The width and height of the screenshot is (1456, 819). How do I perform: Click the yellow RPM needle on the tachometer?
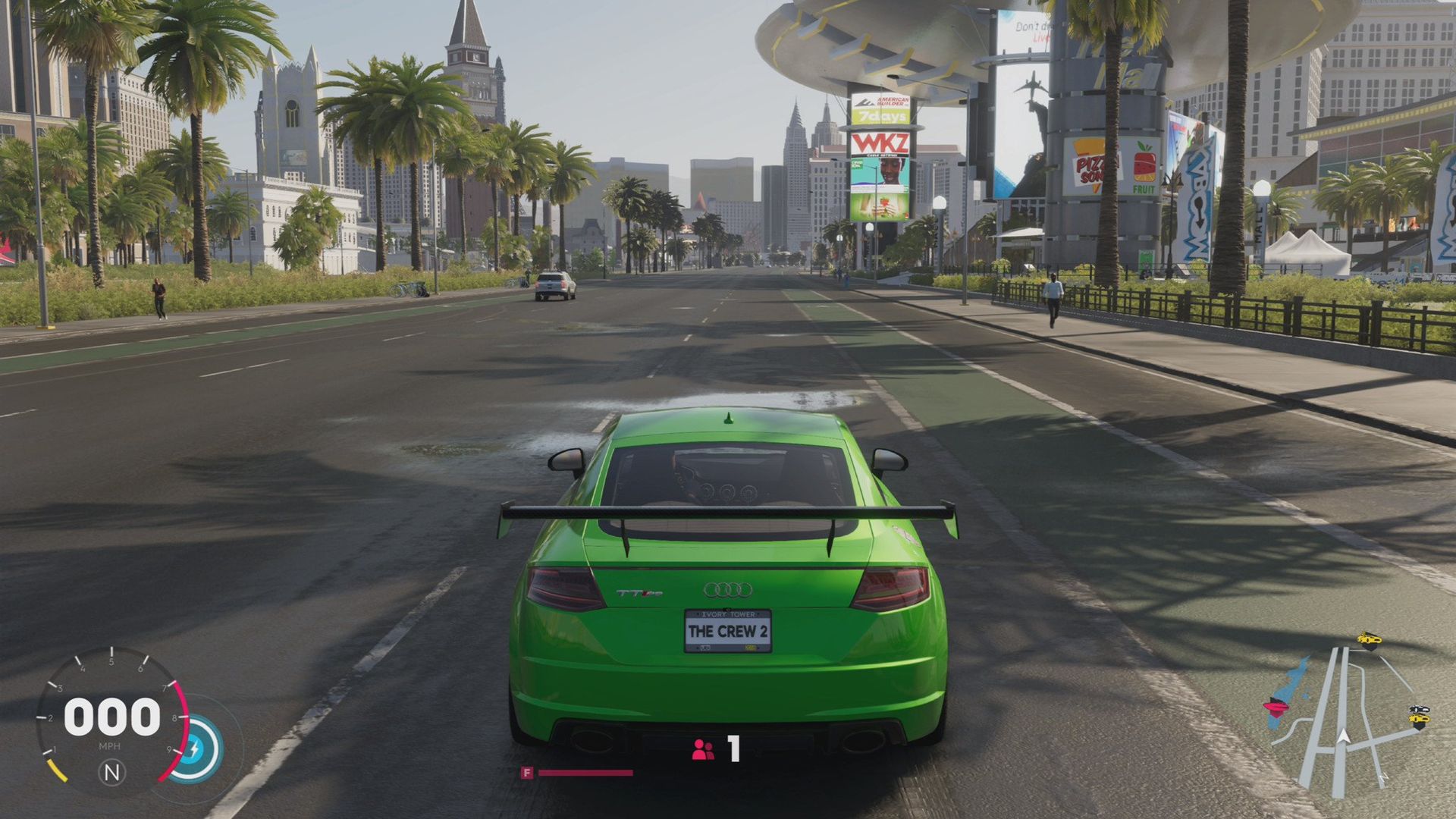coord(58,770)
